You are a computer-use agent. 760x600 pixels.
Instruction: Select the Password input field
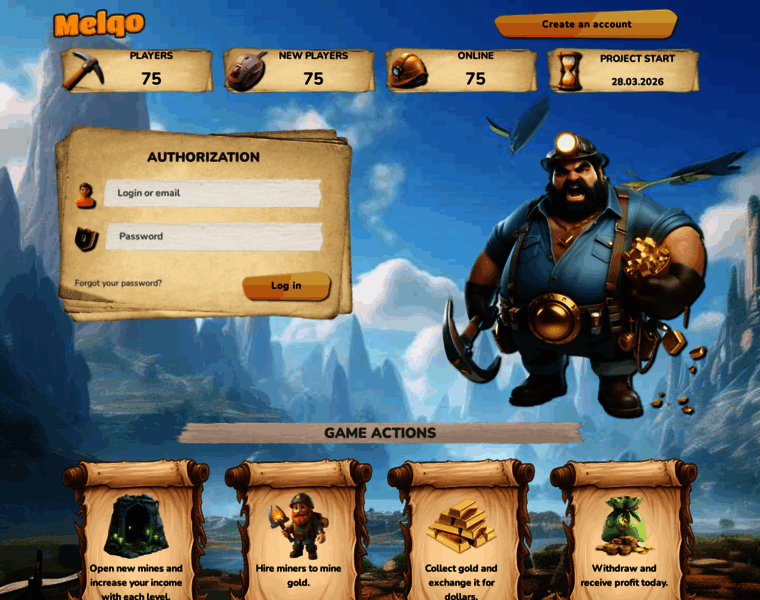(x=218, y=237)
